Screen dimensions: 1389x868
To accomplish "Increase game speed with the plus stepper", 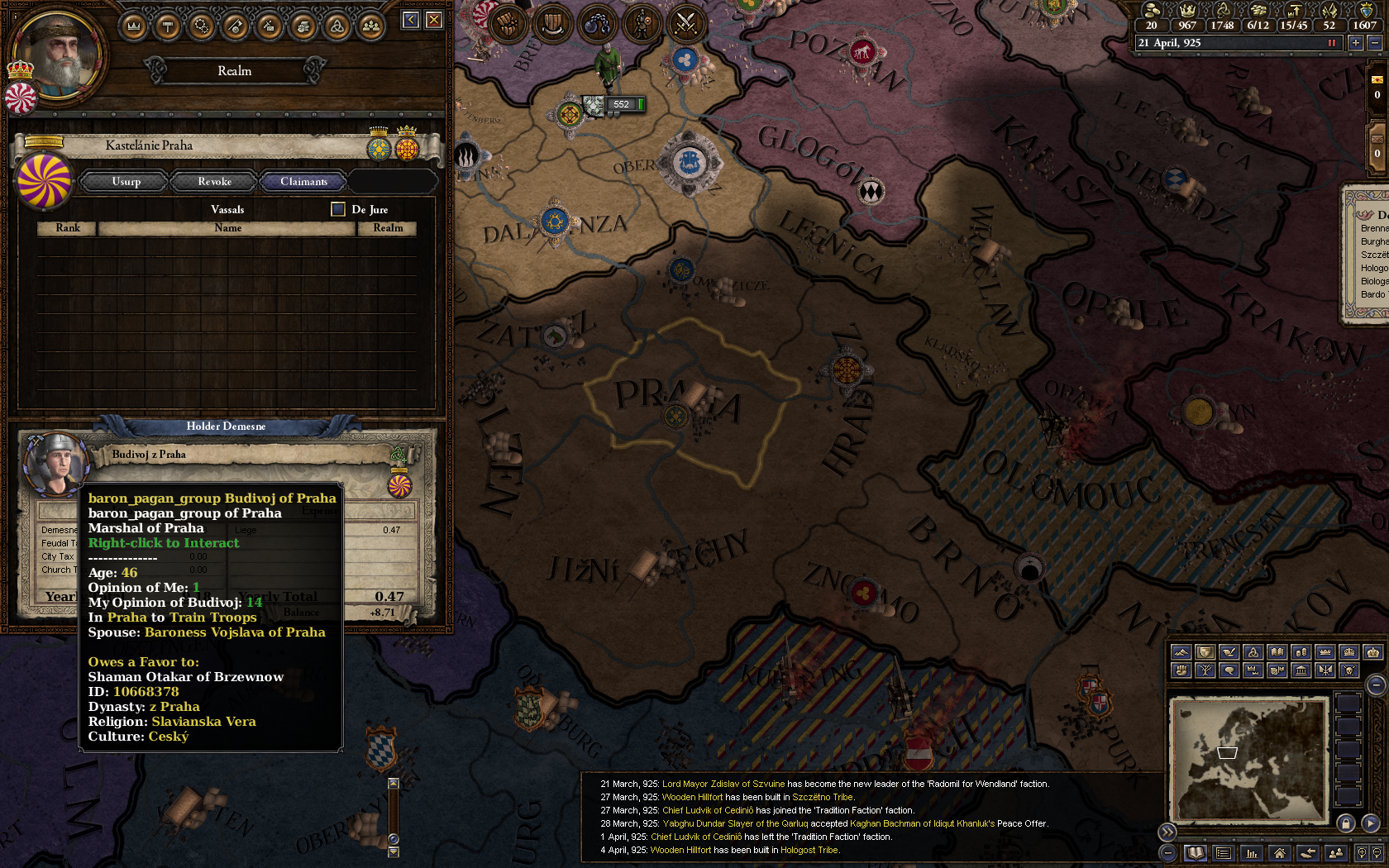I will coord(1354,42).
